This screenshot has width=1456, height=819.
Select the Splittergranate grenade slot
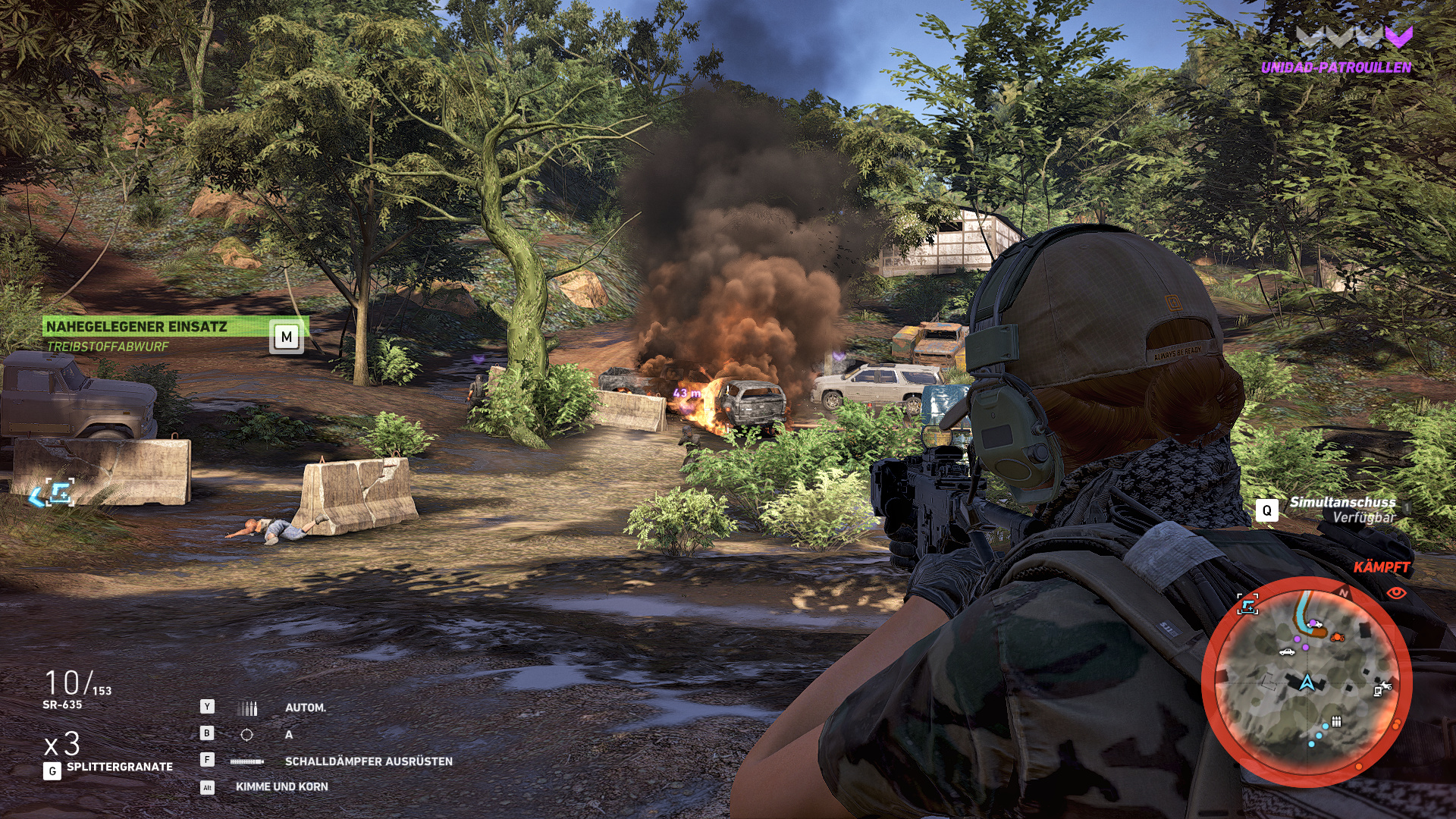tap(119, 767)
